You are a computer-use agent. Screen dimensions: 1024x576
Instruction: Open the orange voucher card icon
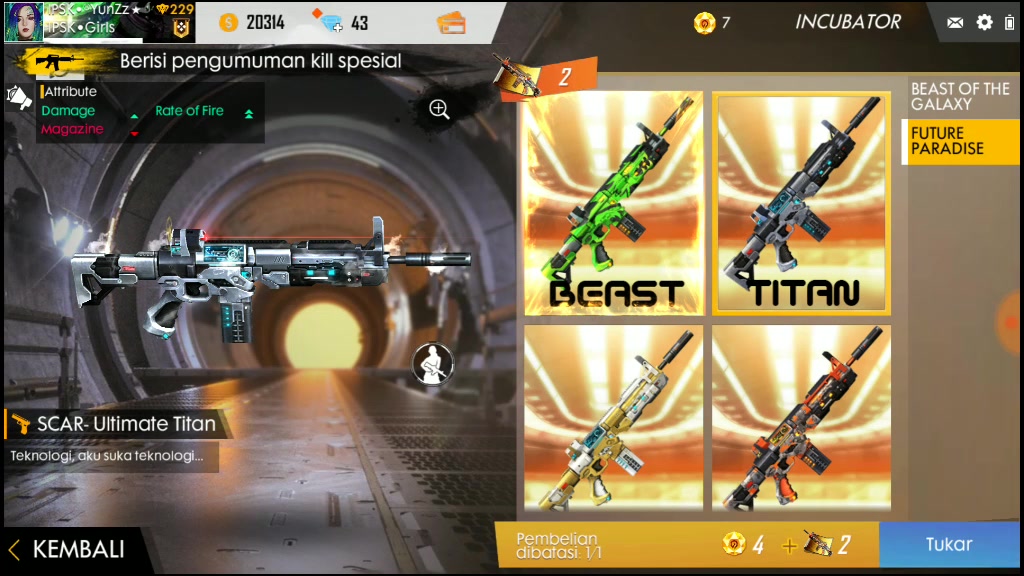point(452,22)
